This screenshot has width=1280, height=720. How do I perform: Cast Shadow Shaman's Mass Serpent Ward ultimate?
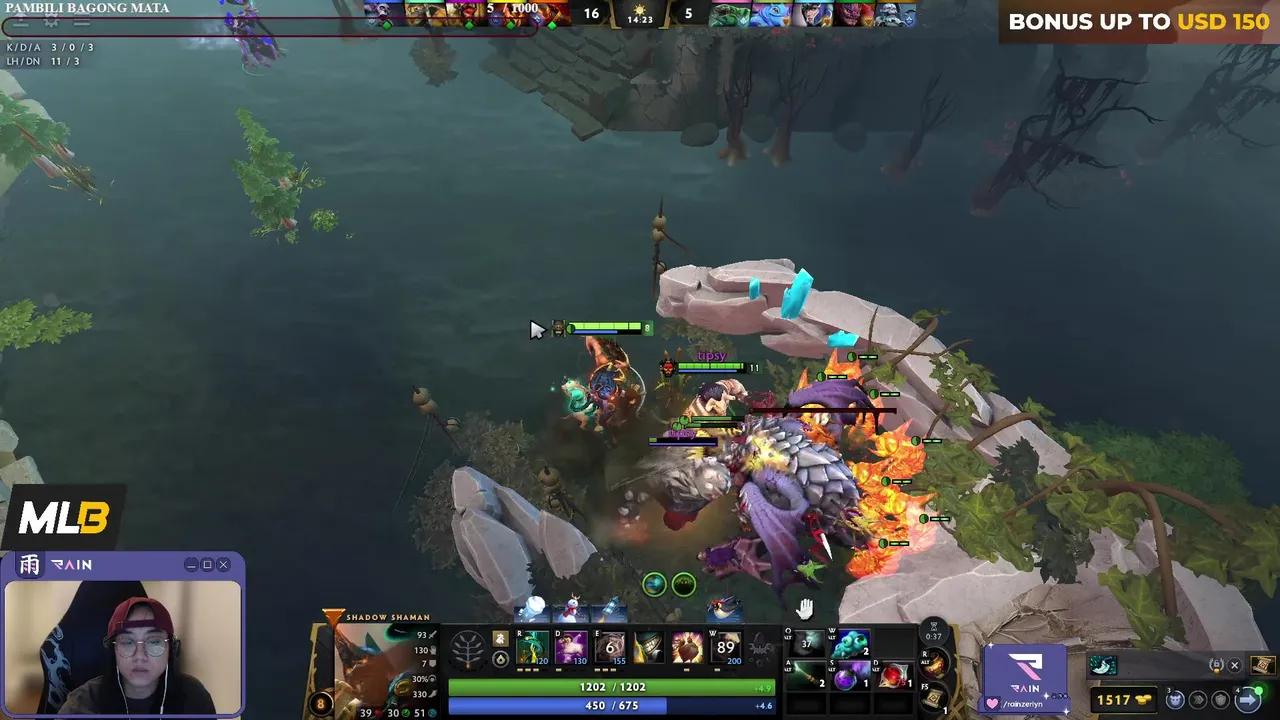pos(726,647)
